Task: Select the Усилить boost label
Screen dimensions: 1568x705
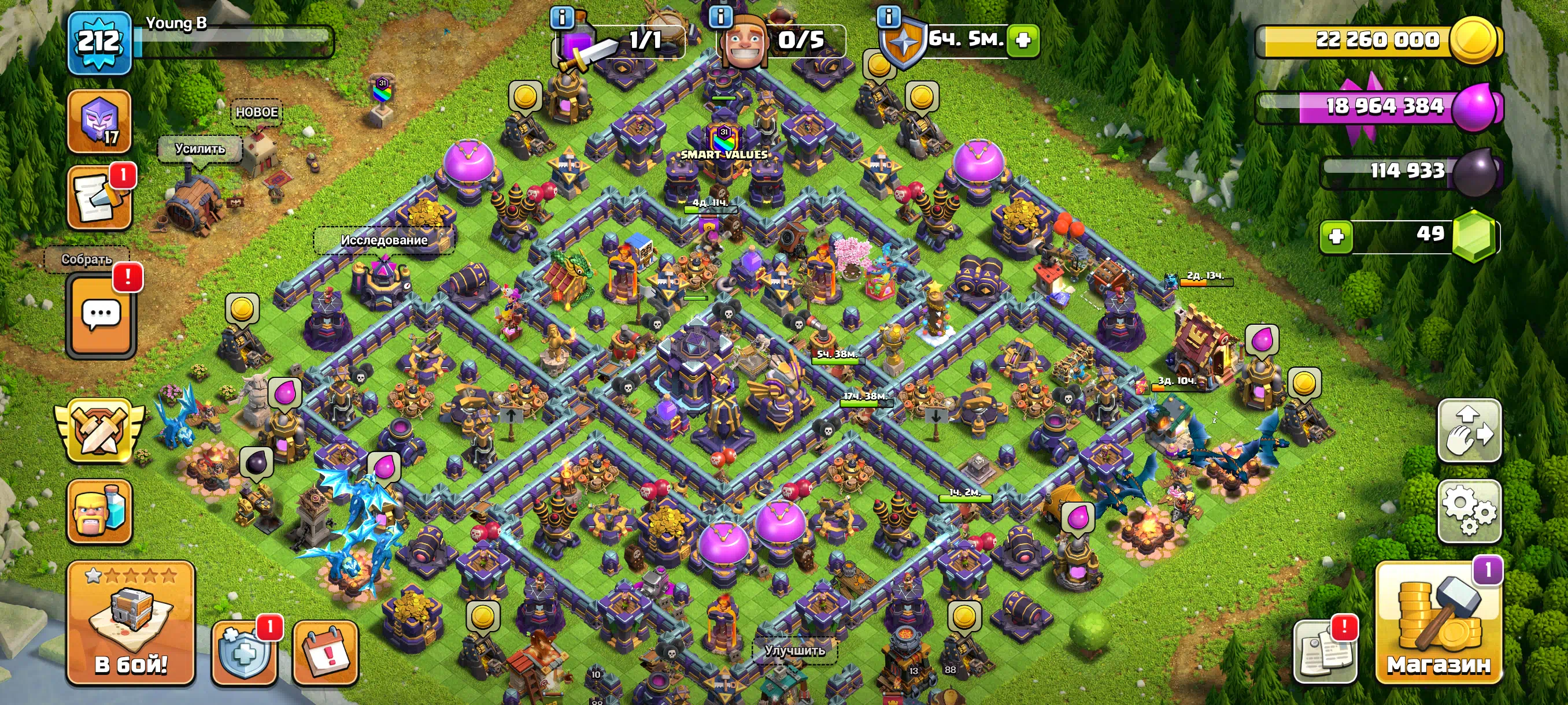Action: pos(199,149)
